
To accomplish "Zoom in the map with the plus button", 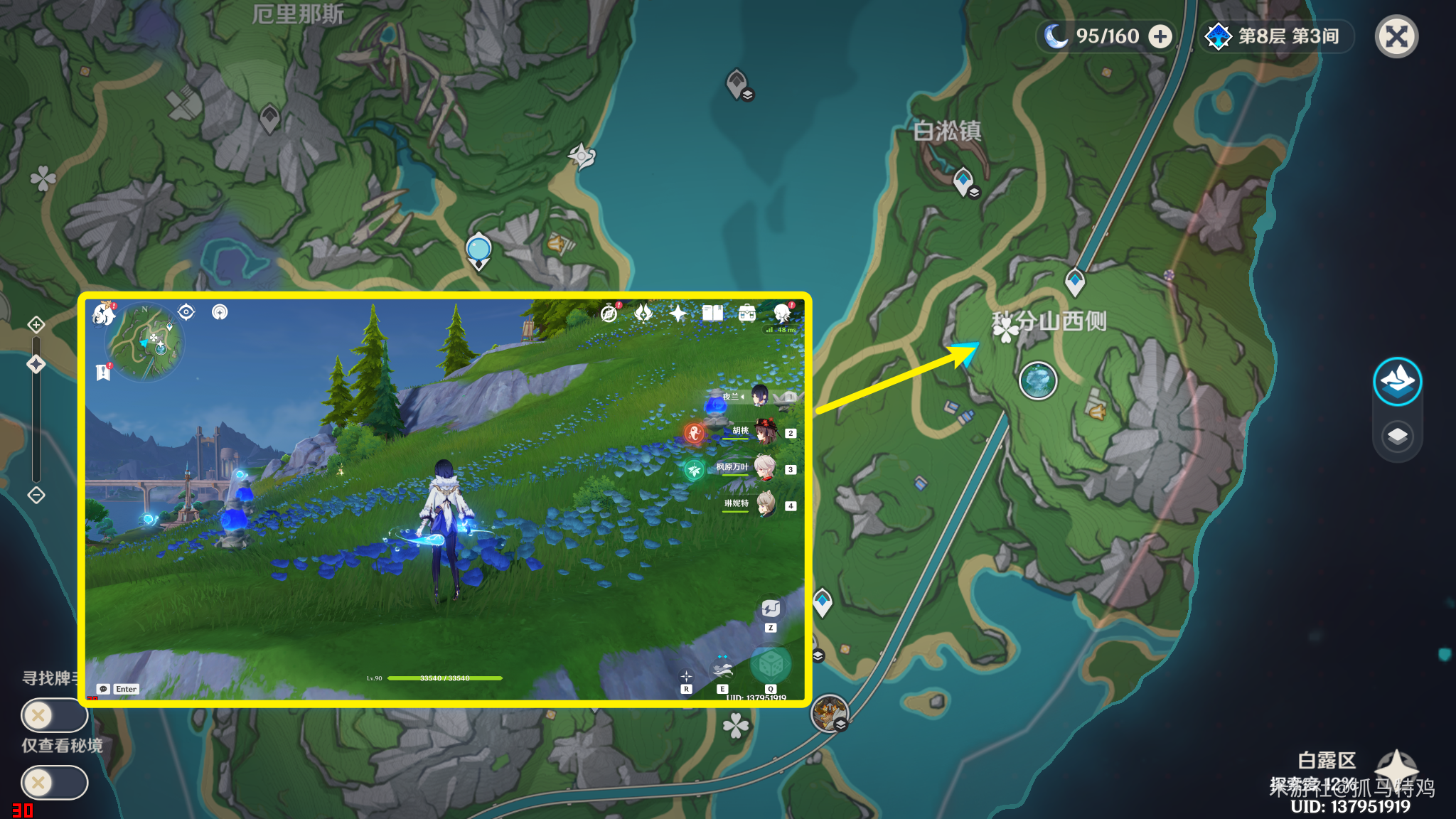I will [36, 325].
